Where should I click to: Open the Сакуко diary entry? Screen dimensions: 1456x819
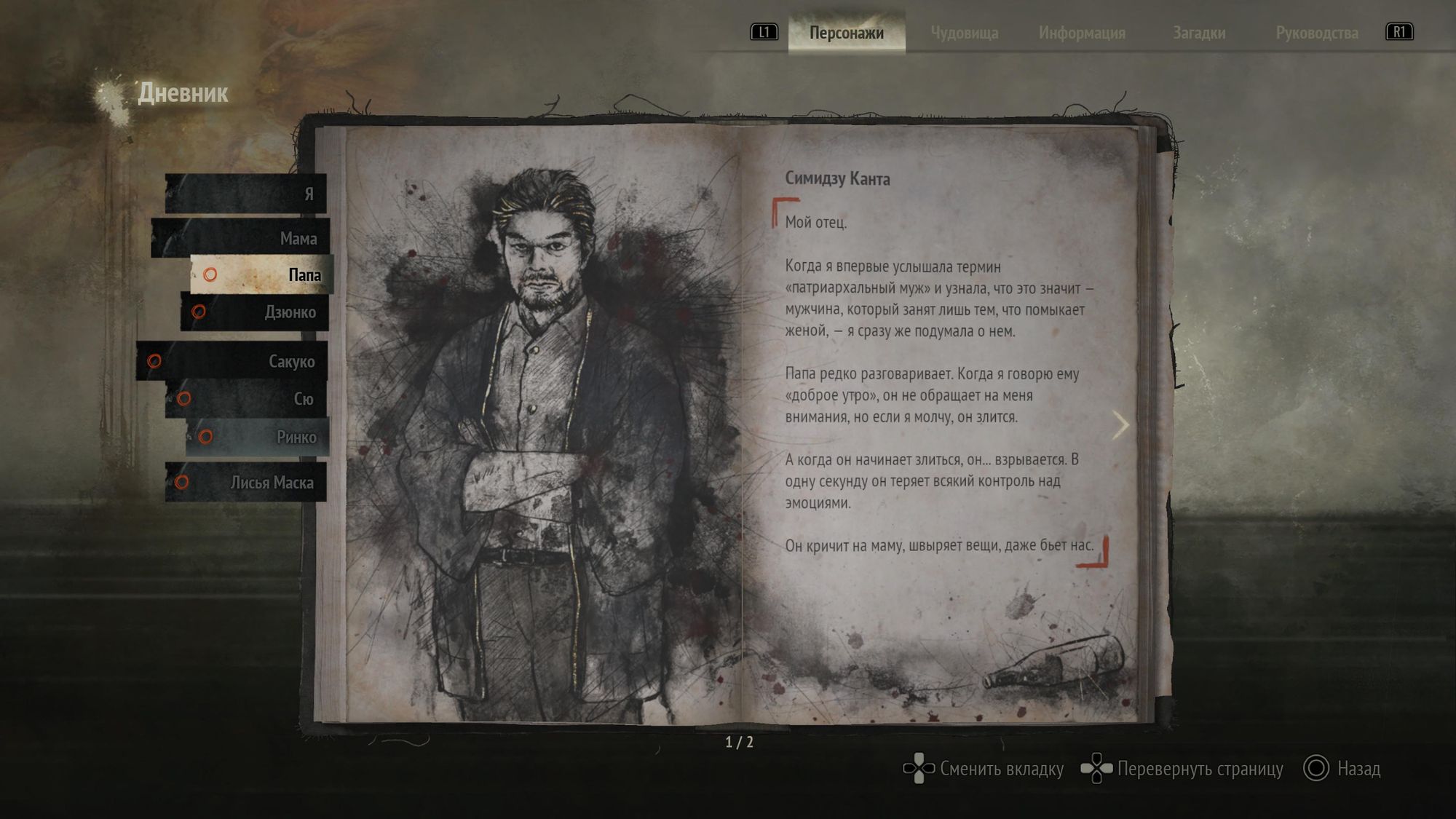click(232, 361)
